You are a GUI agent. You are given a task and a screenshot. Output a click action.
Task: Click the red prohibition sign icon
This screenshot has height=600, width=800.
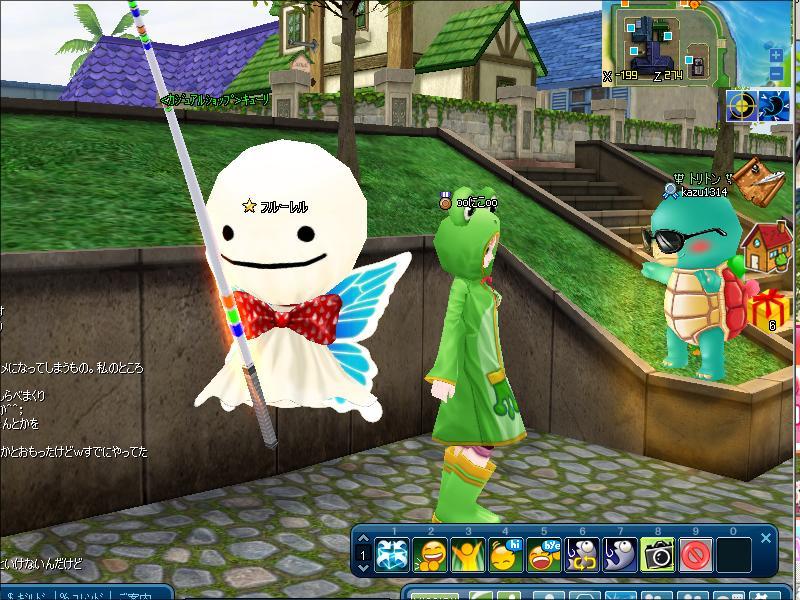click(695, 552)
